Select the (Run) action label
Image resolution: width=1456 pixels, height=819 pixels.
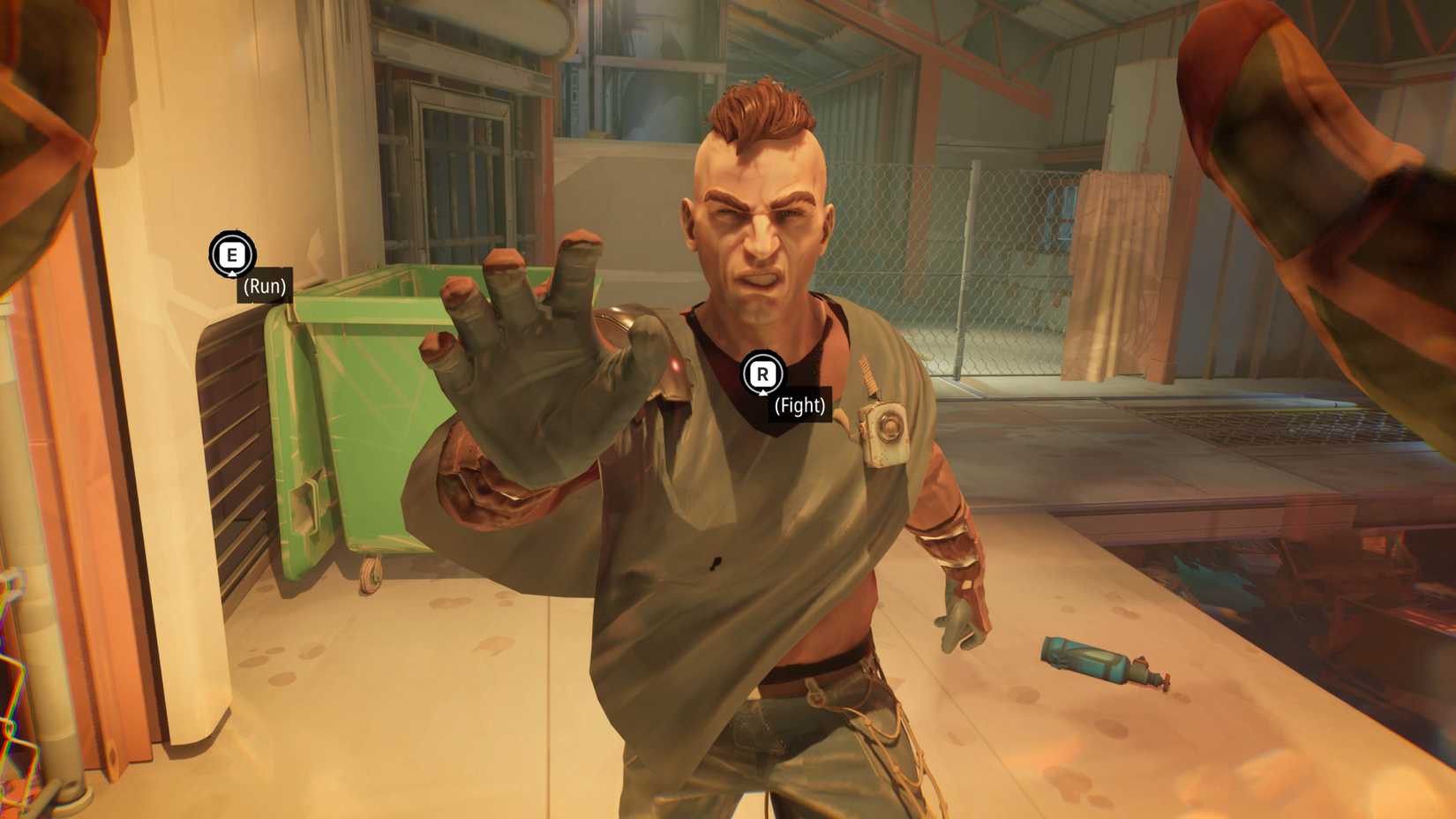tap(263, 287)
